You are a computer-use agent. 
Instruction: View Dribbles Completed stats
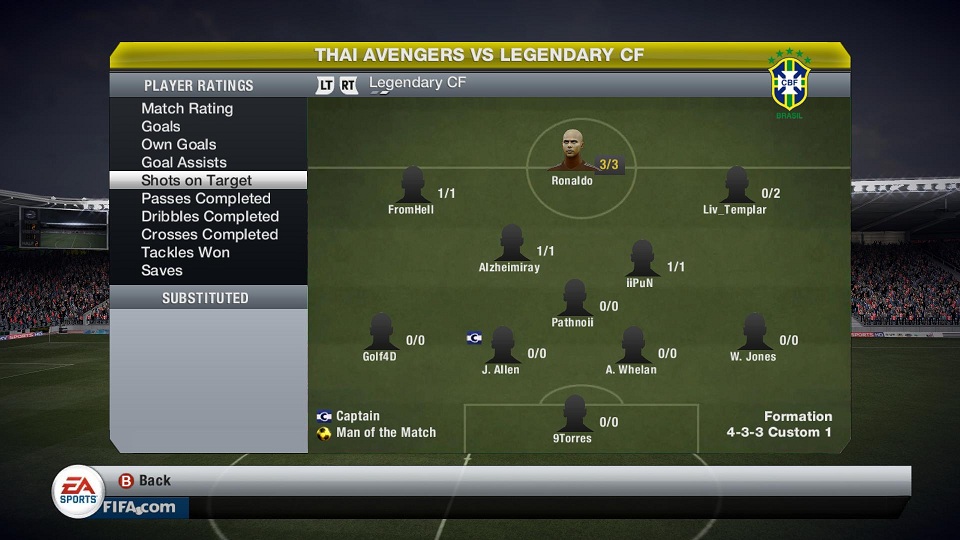210,217
